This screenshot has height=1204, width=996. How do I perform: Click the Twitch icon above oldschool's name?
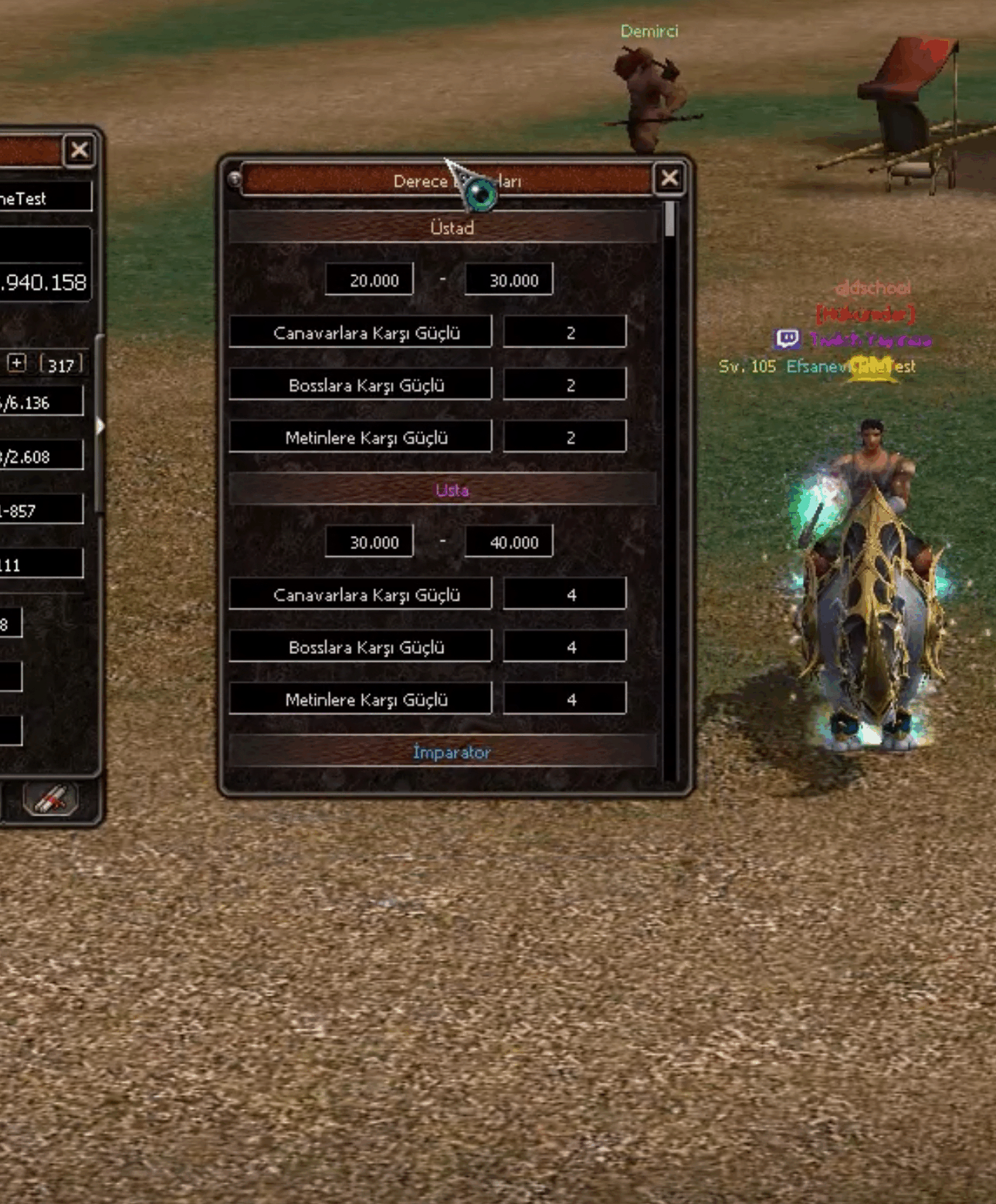point(786,339)
